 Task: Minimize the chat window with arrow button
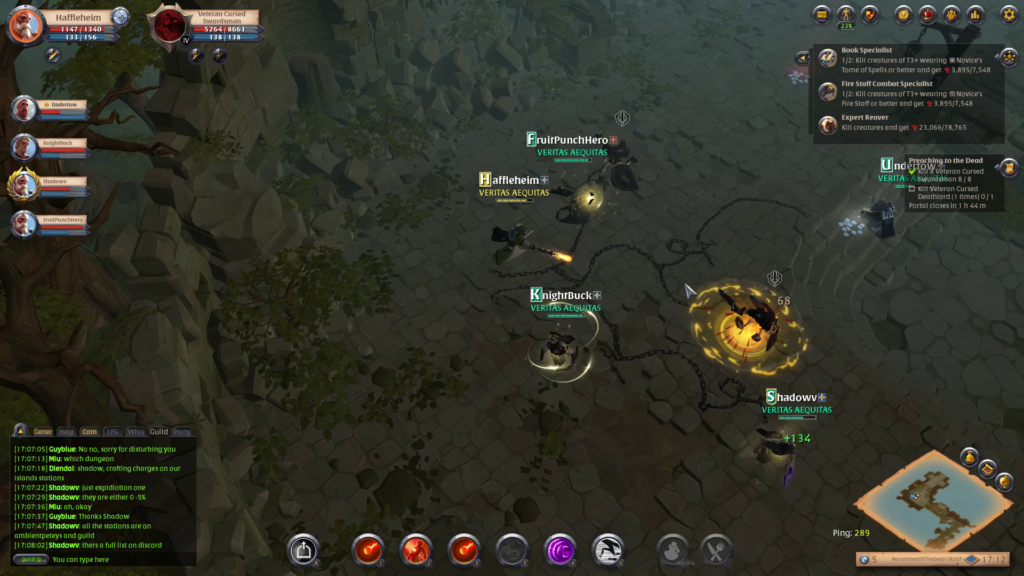click(x=20, y=431)
